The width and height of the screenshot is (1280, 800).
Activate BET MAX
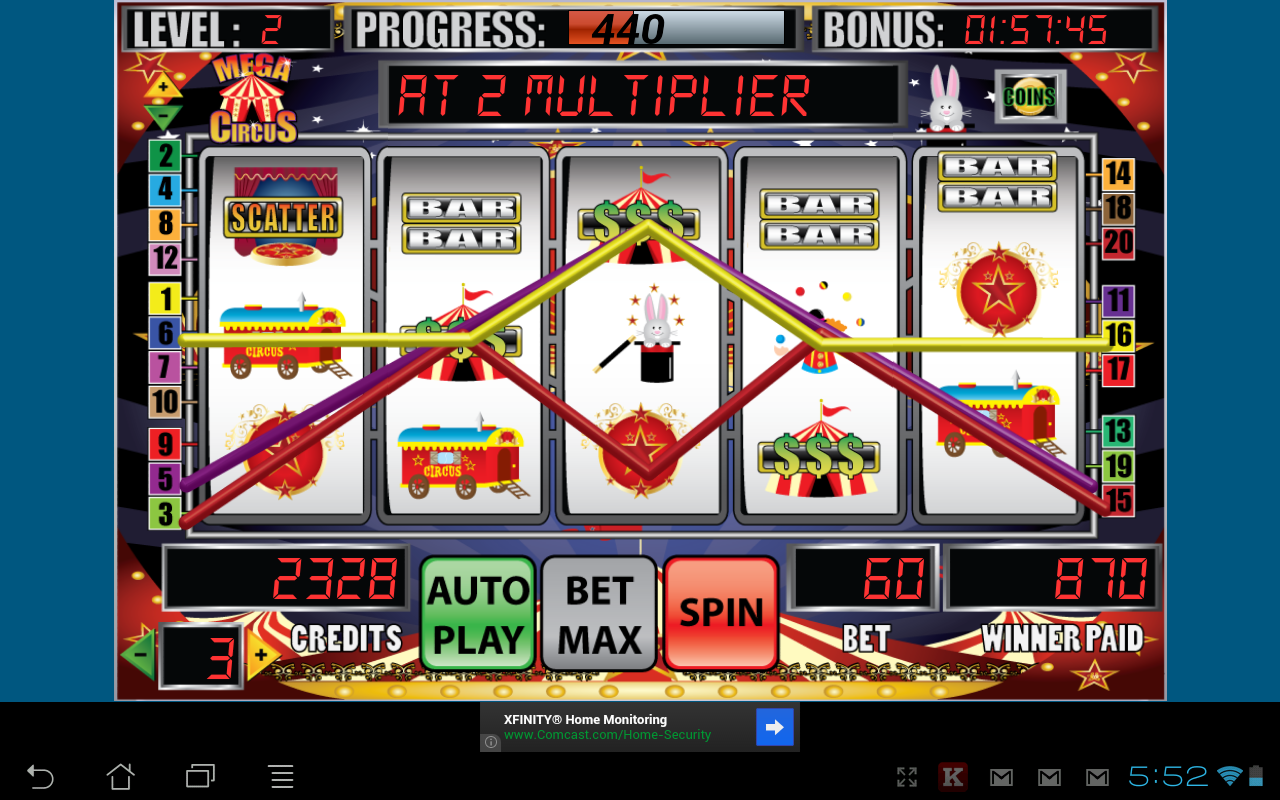point(598,612)
